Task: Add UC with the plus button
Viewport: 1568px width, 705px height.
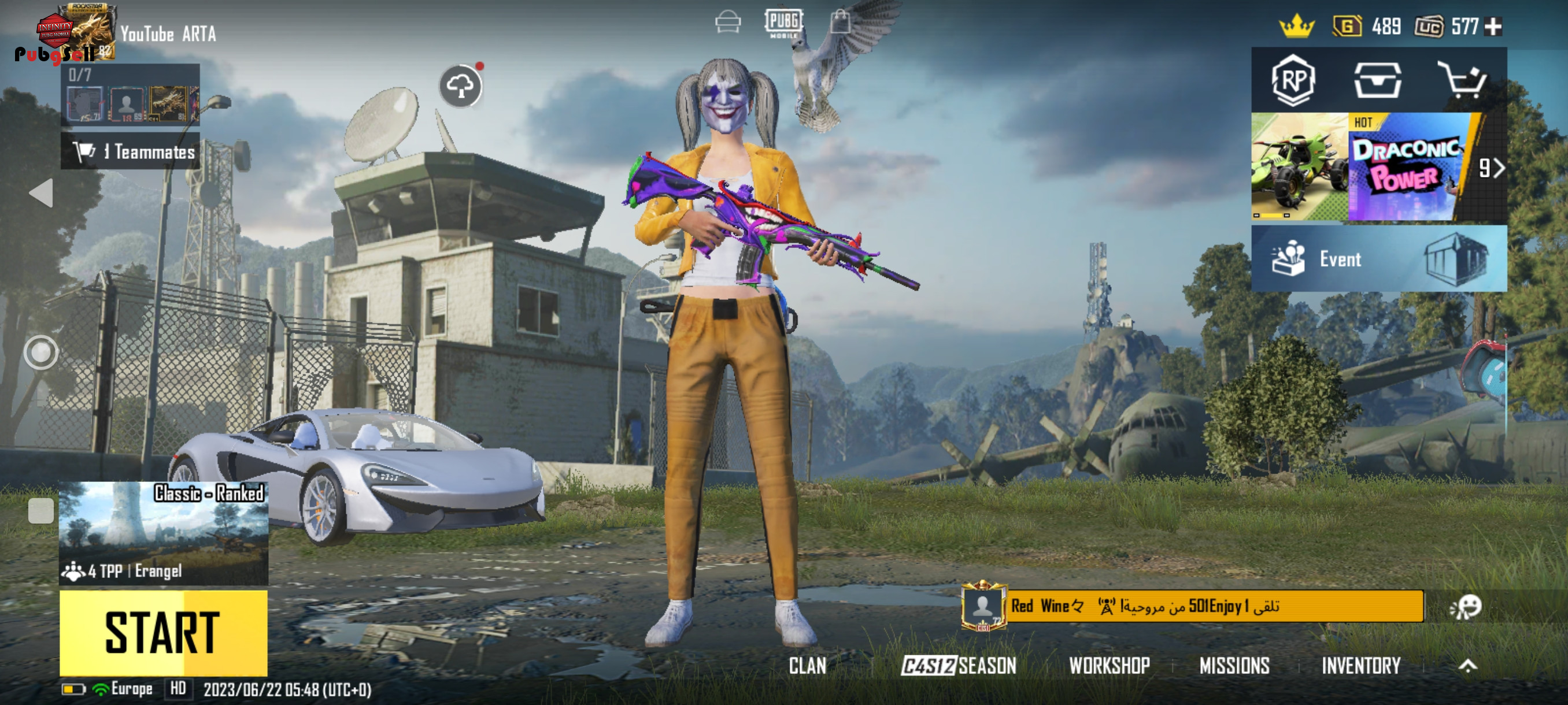Action: pos(1493,27)
